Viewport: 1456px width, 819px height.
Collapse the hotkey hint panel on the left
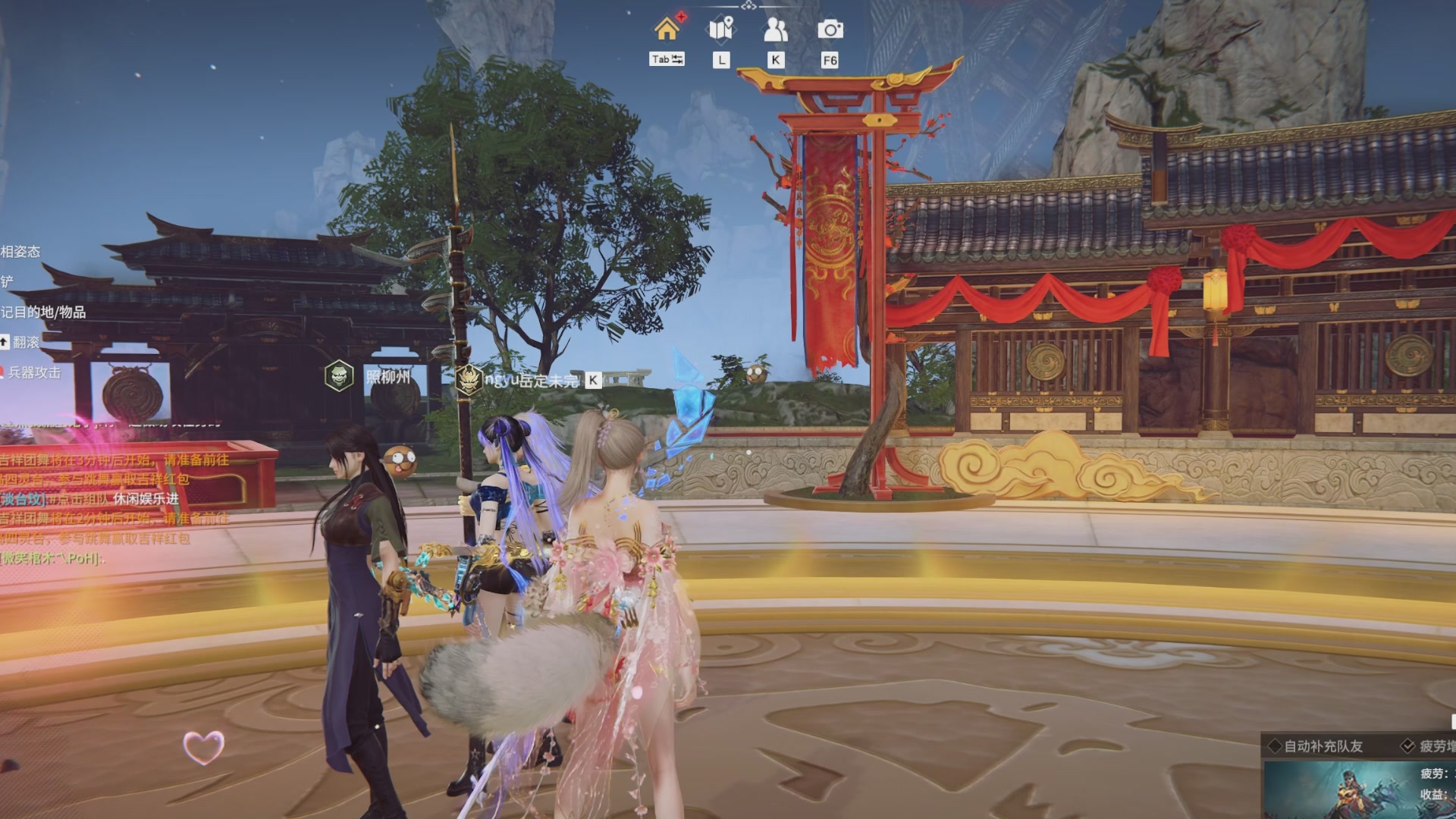[6, 252]
